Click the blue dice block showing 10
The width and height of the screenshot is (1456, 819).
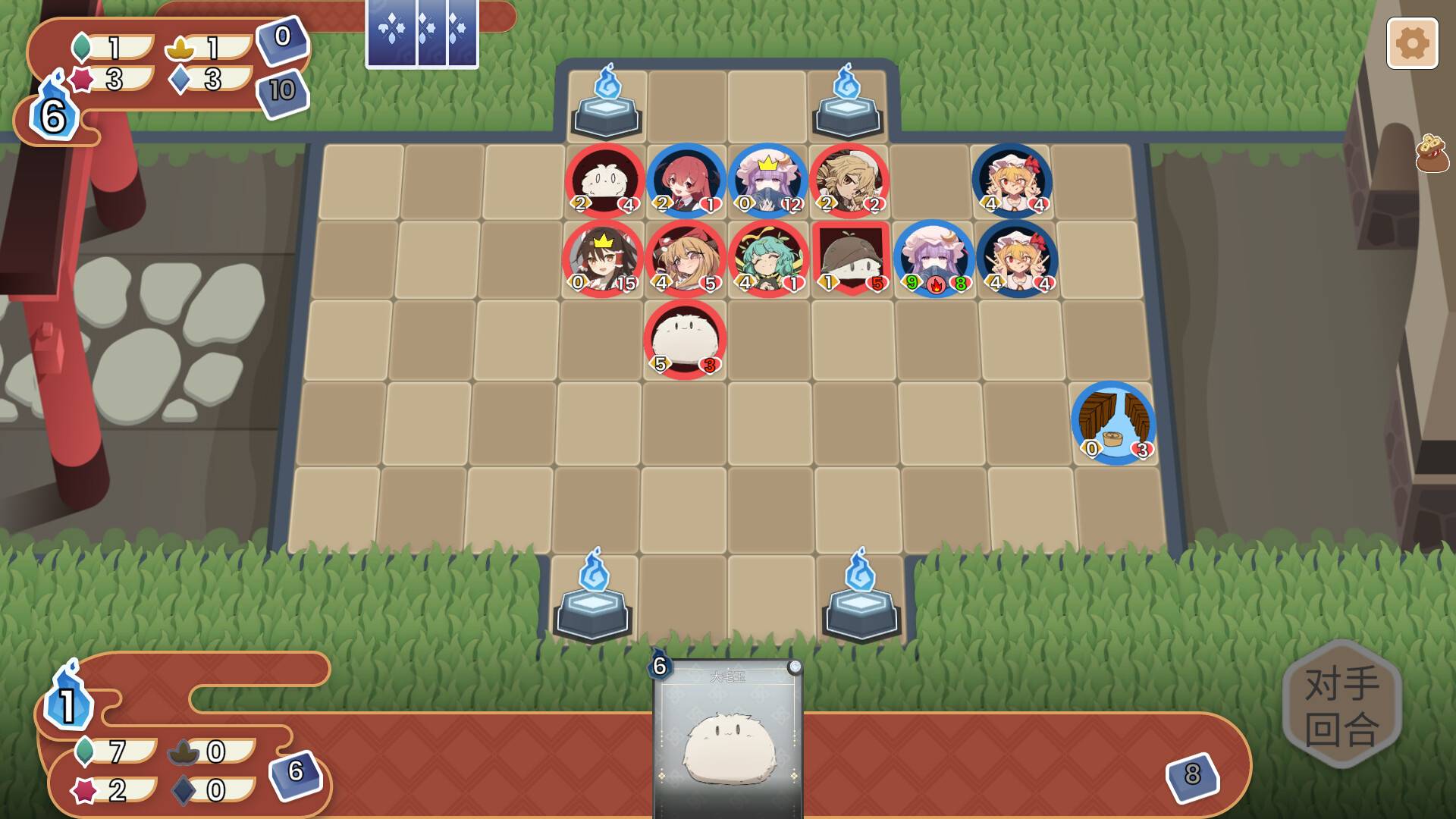(x=281, y=91)
